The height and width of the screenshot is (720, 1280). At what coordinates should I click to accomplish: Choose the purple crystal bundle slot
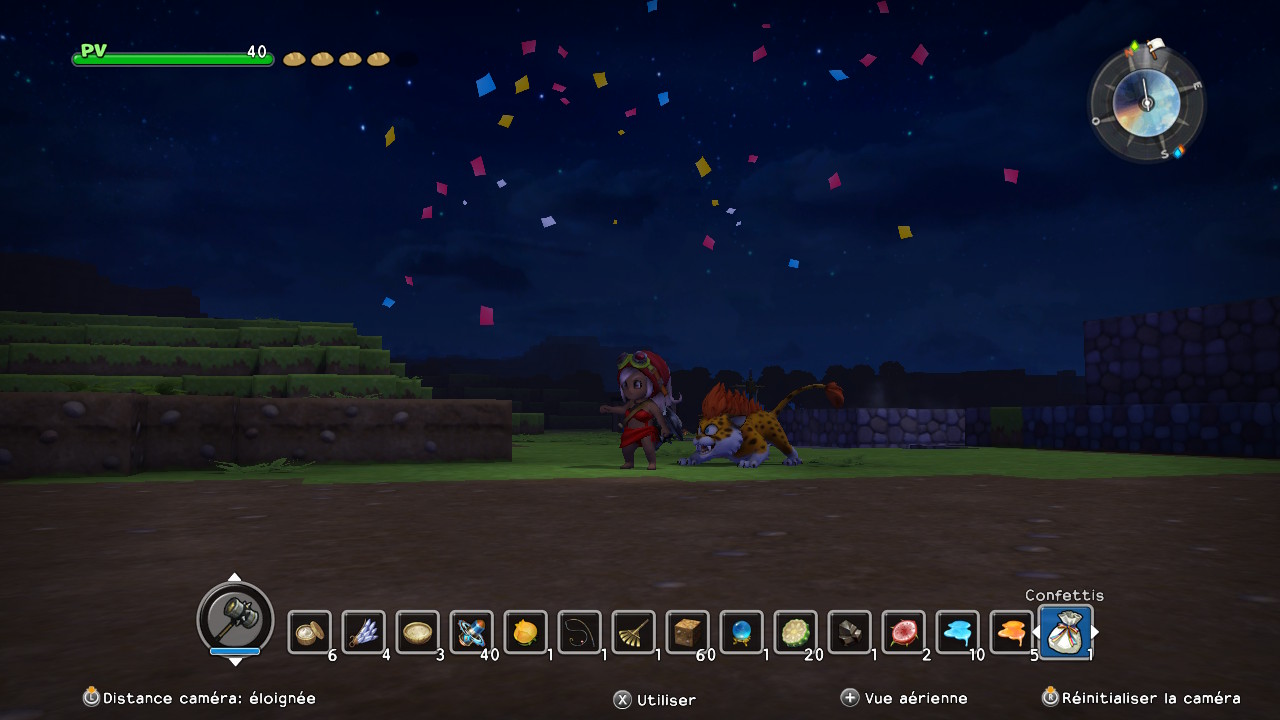click(364, 632)
